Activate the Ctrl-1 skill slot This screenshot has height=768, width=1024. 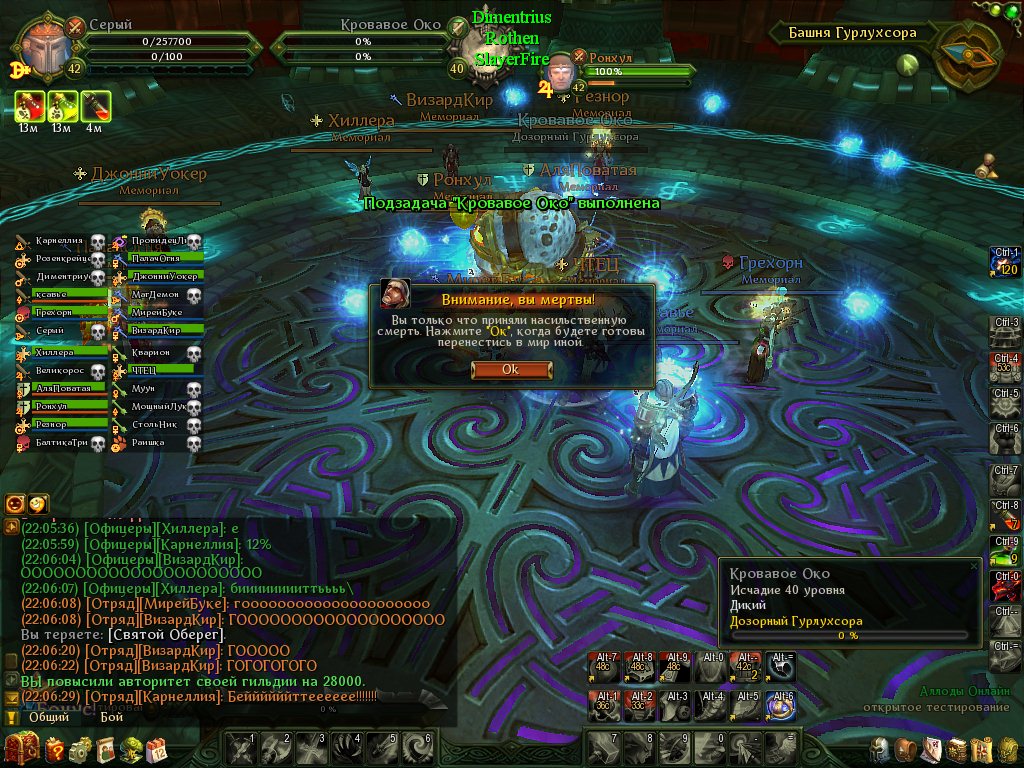[x=1004, y=261]
